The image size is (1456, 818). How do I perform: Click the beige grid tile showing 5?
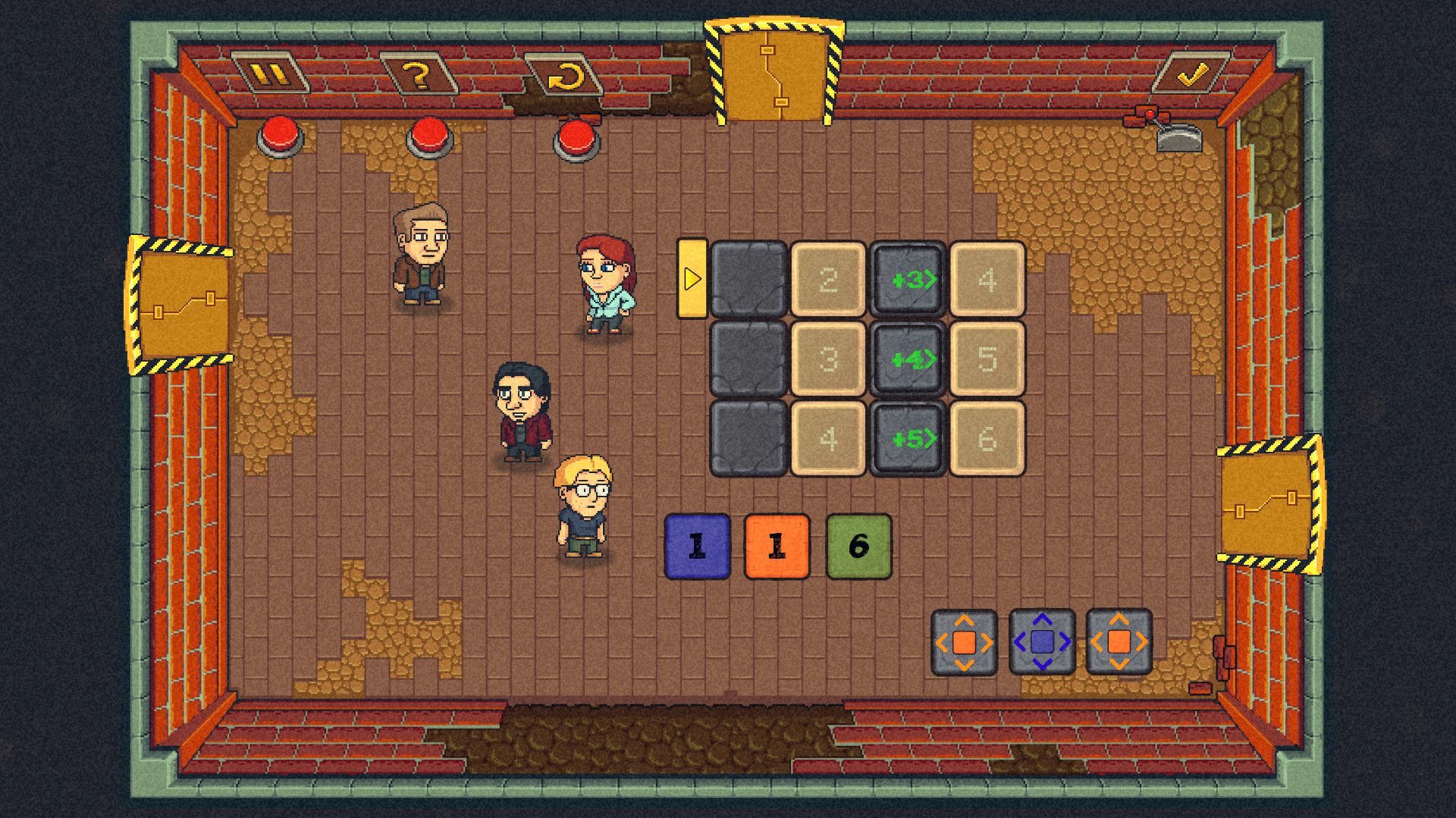987,359
